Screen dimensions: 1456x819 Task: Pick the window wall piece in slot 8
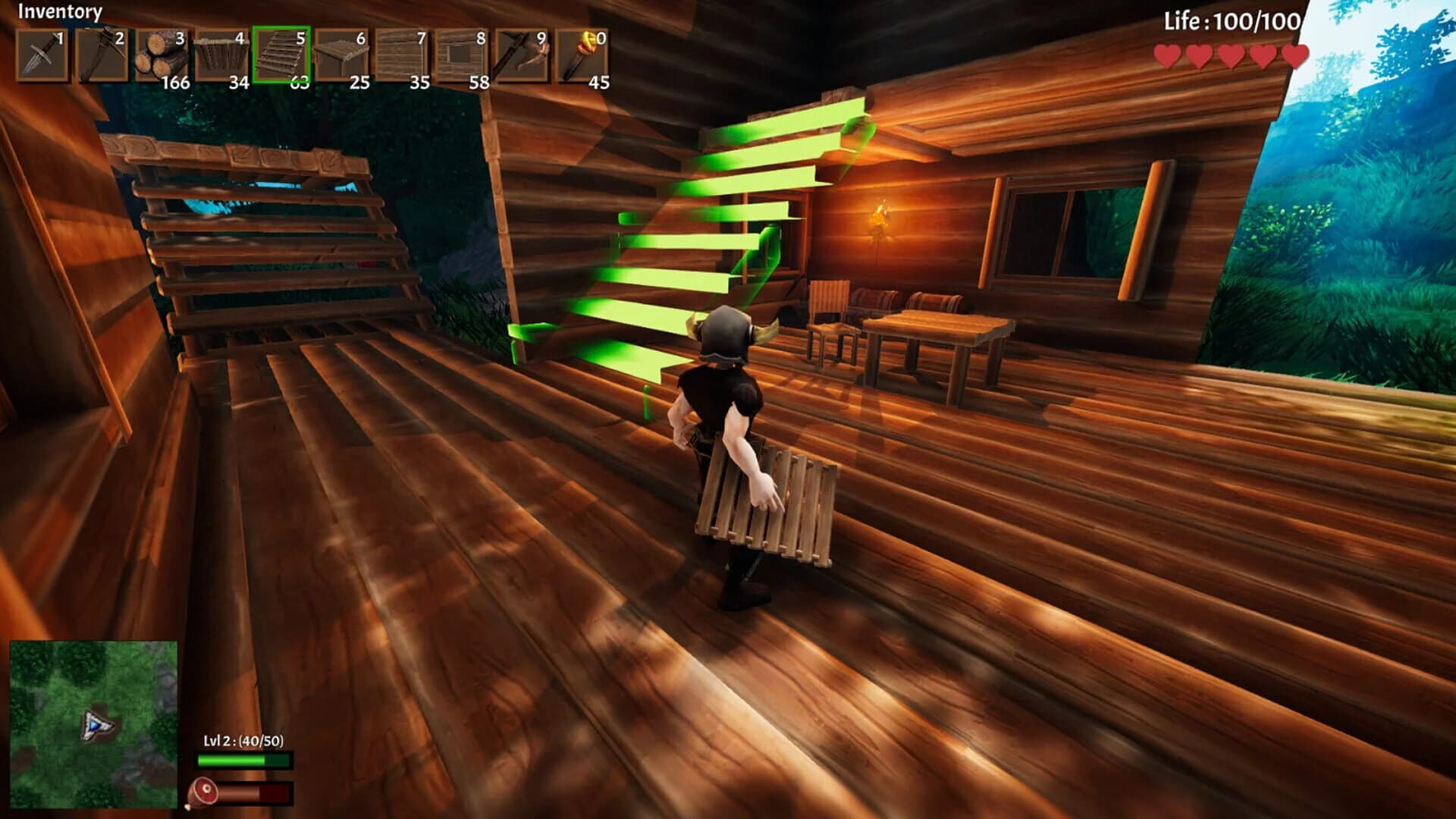(464, 53)
